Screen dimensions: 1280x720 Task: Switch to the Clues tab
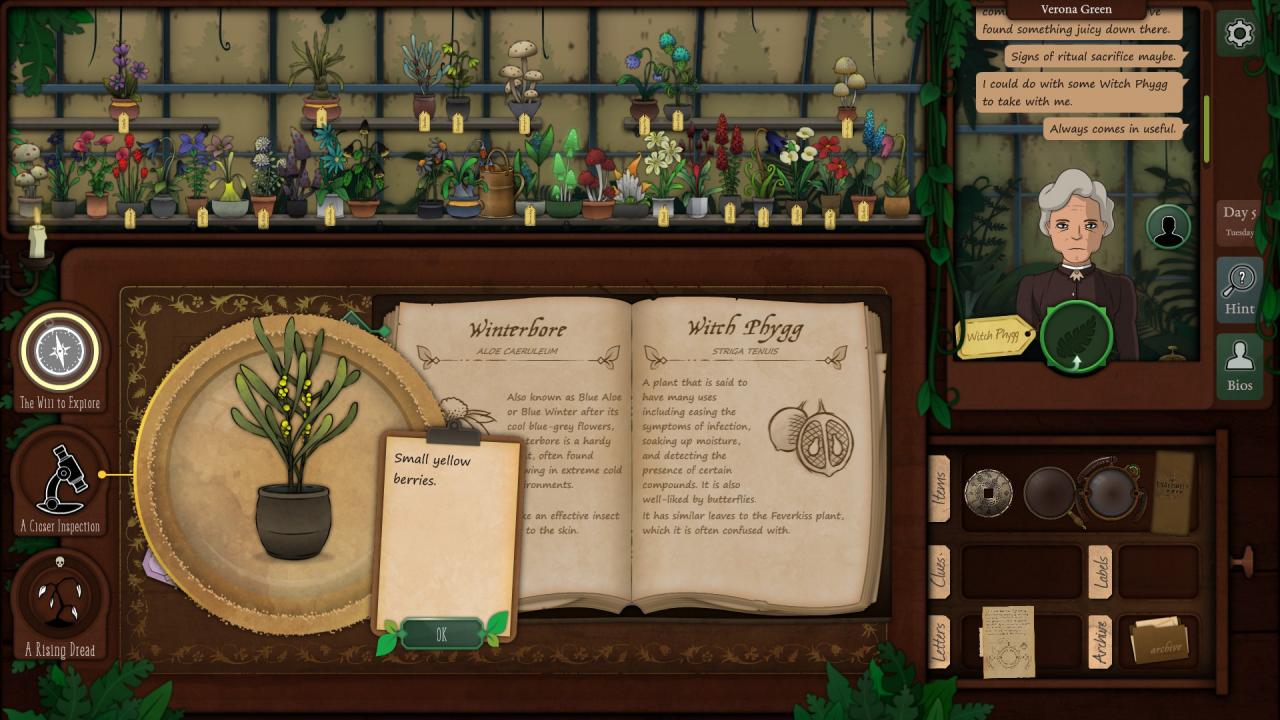[x=939, y=572]
